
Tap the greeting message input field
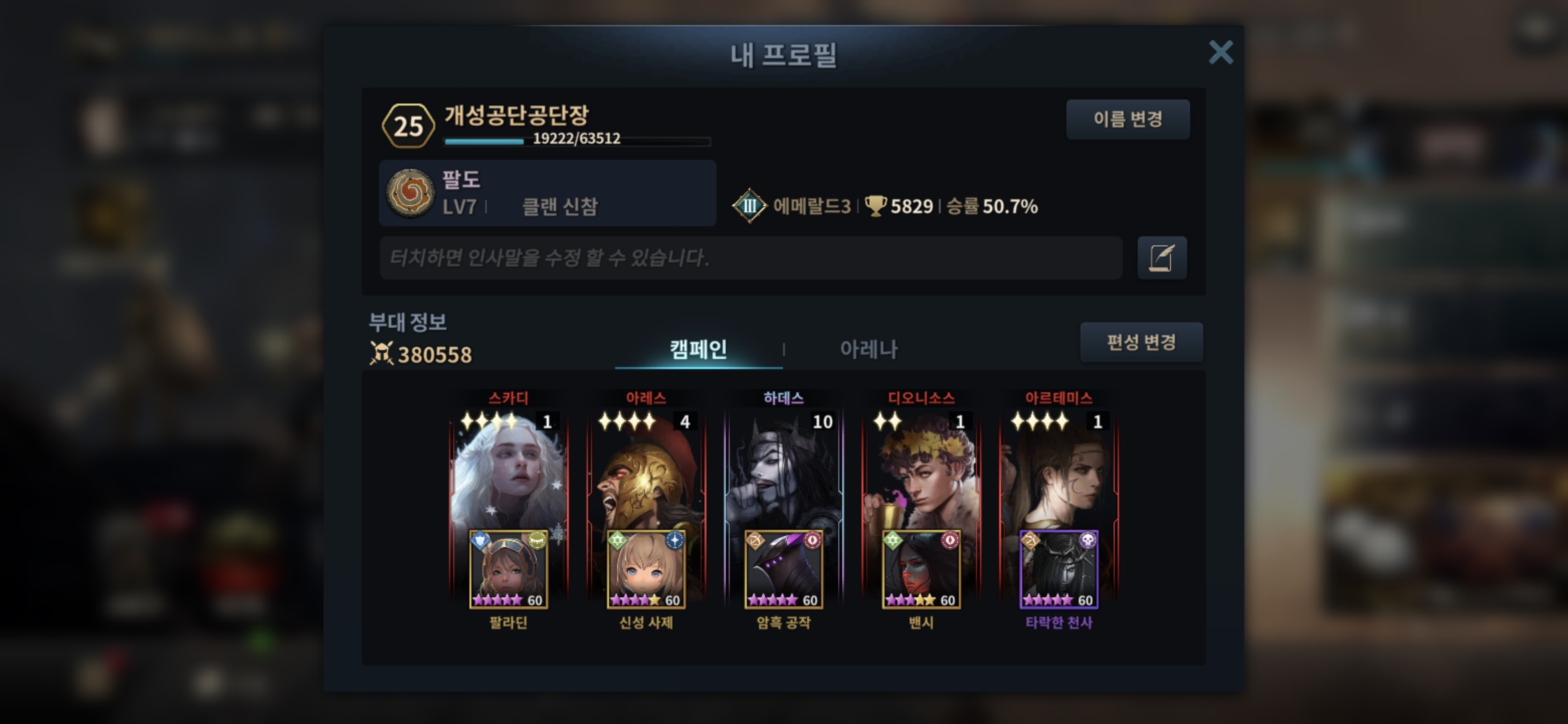coord(750,257)
